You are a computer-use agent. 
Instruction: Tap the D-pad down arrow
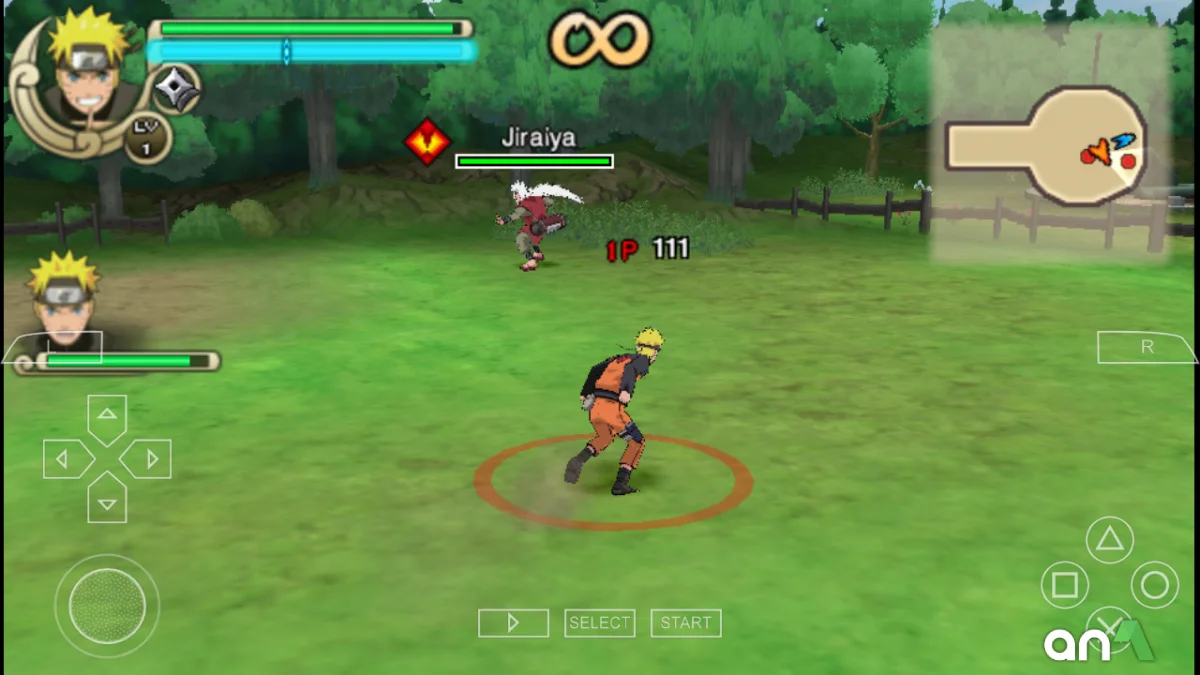click(107, 500)
